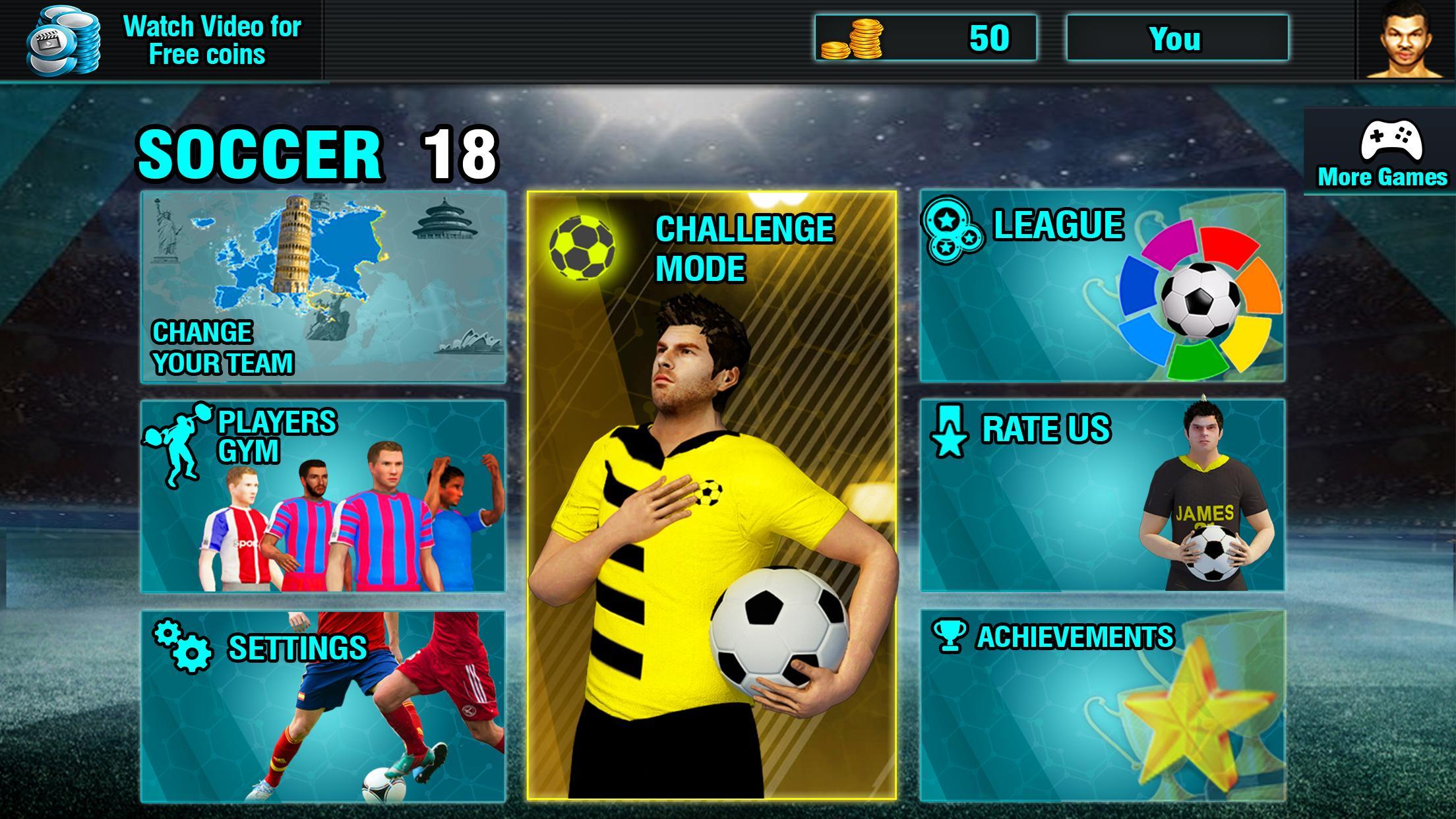Open the League mode
The width and height of the screenshot is (1456, 819).
[x=1101, y=284]
